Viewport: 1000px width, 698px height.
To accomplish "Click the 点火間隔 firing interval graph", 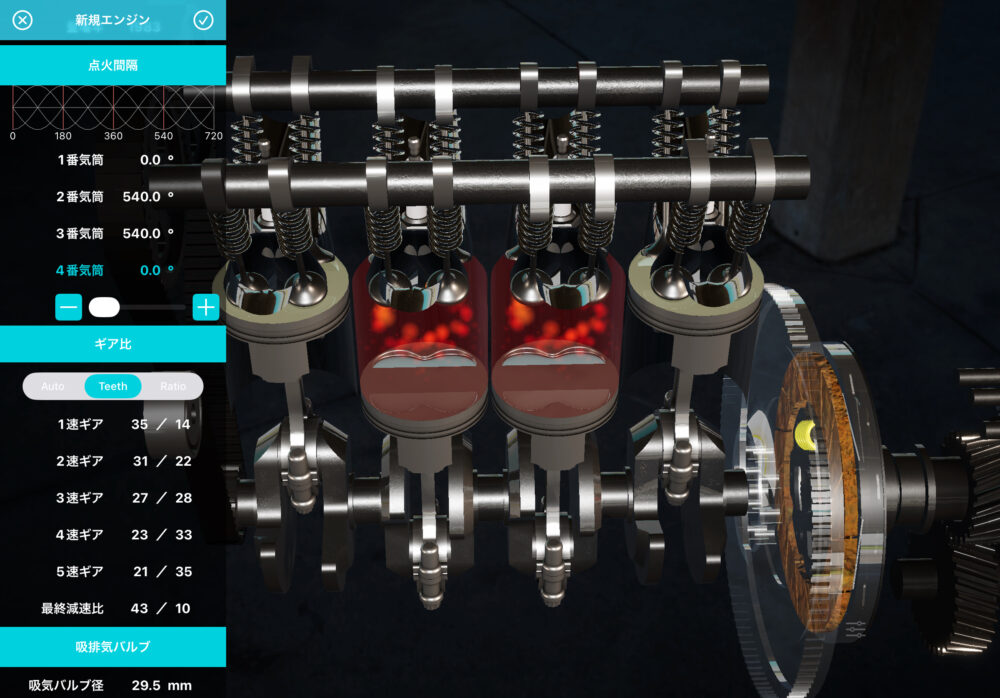I will [x=113, y=106].
